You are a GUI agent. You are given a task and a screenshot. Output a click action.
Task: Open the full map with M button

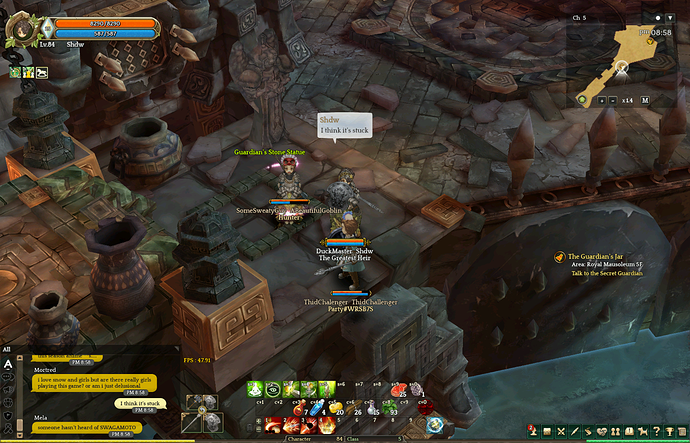pyautogui.click(x=645, y=100)
